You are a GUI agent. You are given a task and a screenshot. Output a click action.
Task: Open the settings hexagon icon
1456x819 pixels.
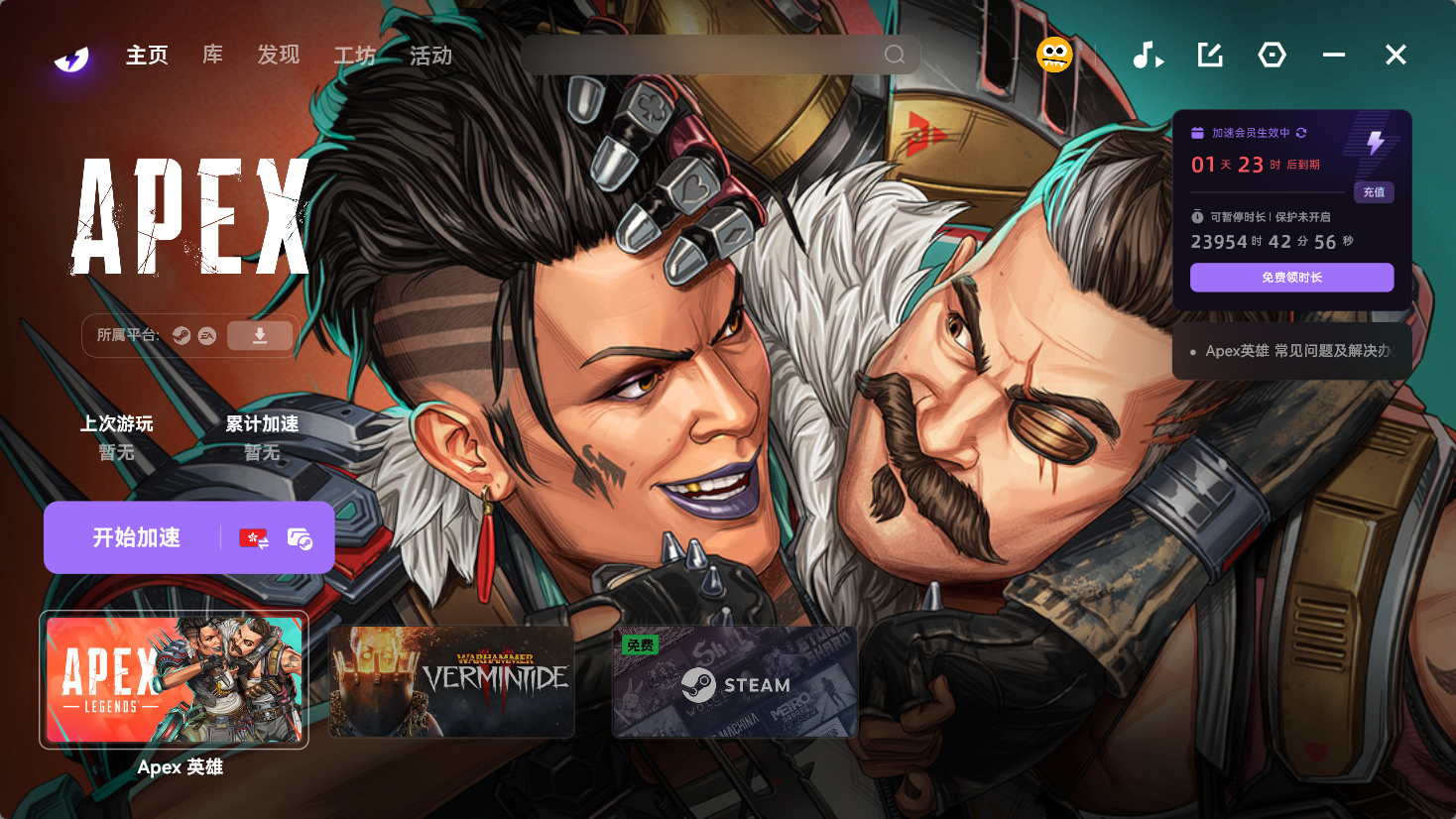point(1272,56)
